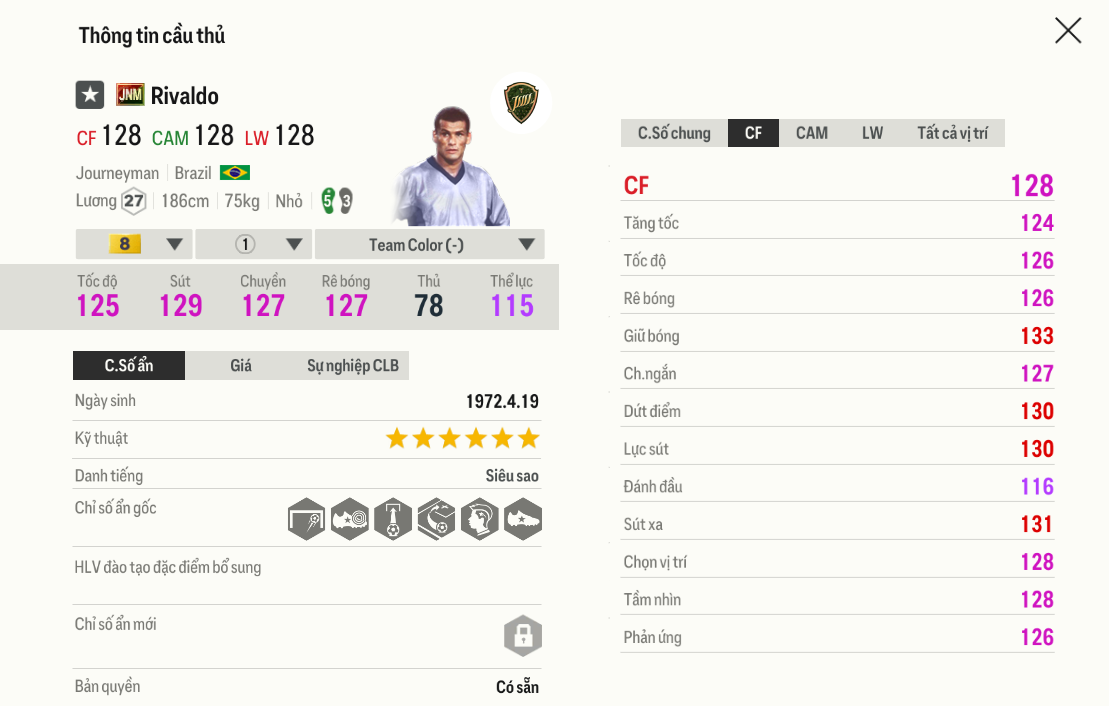Show the Sự nghiệp CLB tab
Viewport: 1109px width, 706px height.
tap(352, 366)
